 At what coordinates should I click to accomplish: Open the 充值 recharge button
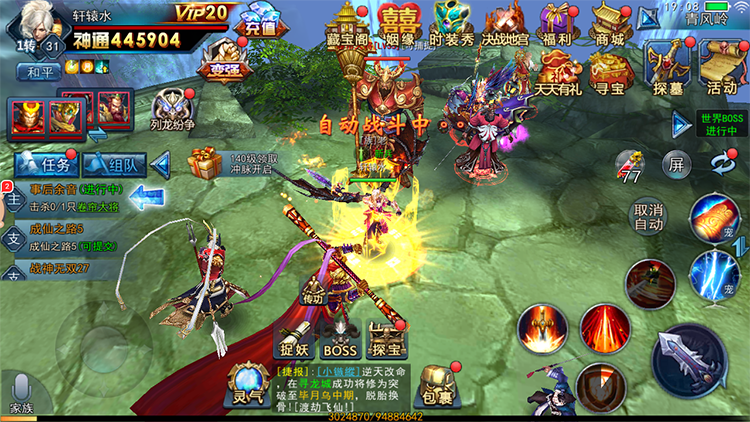tap(256, 26)
